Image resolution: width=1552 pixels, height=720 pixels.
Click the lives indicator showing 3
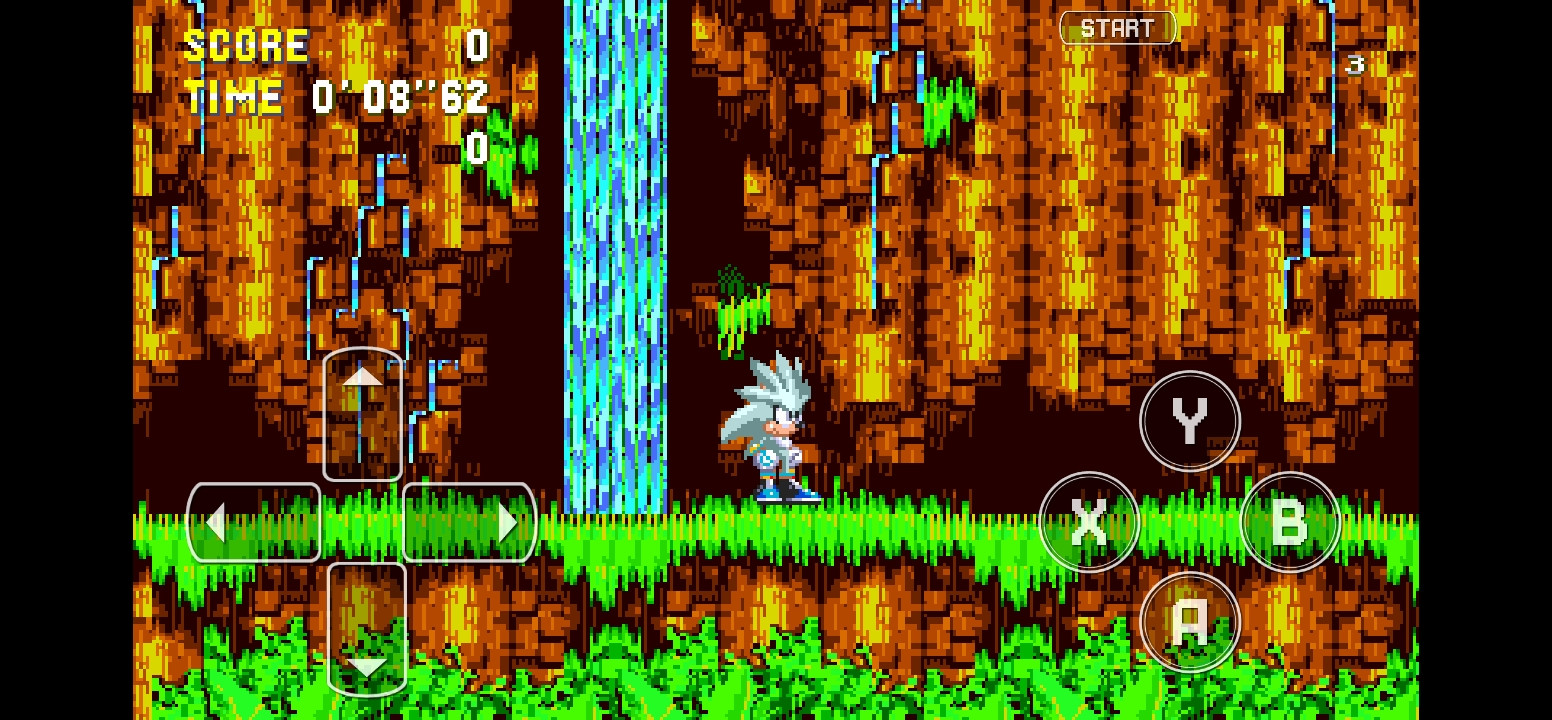click(1356, 64)
